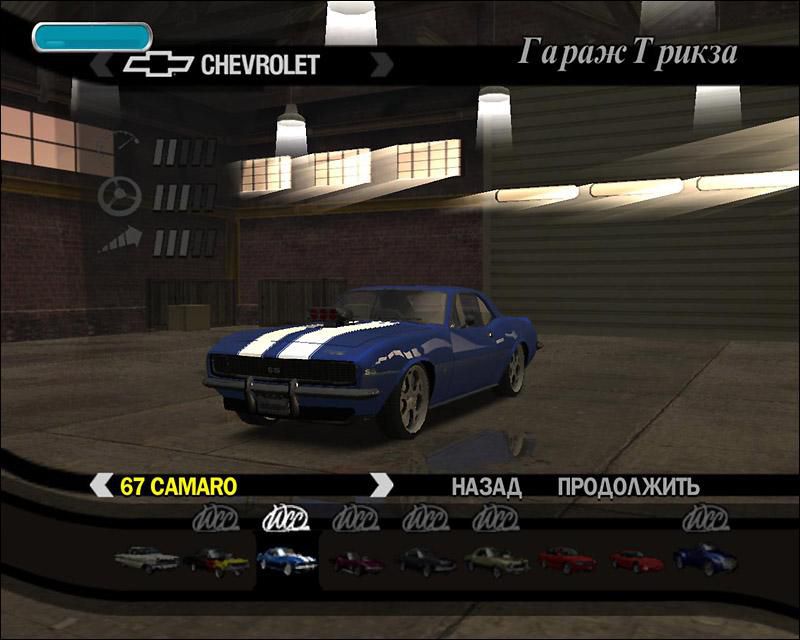Viewport: 800px width, 640px height.
Task: Pick the maroon car thumbnail
Action: (x=357, y=561)
